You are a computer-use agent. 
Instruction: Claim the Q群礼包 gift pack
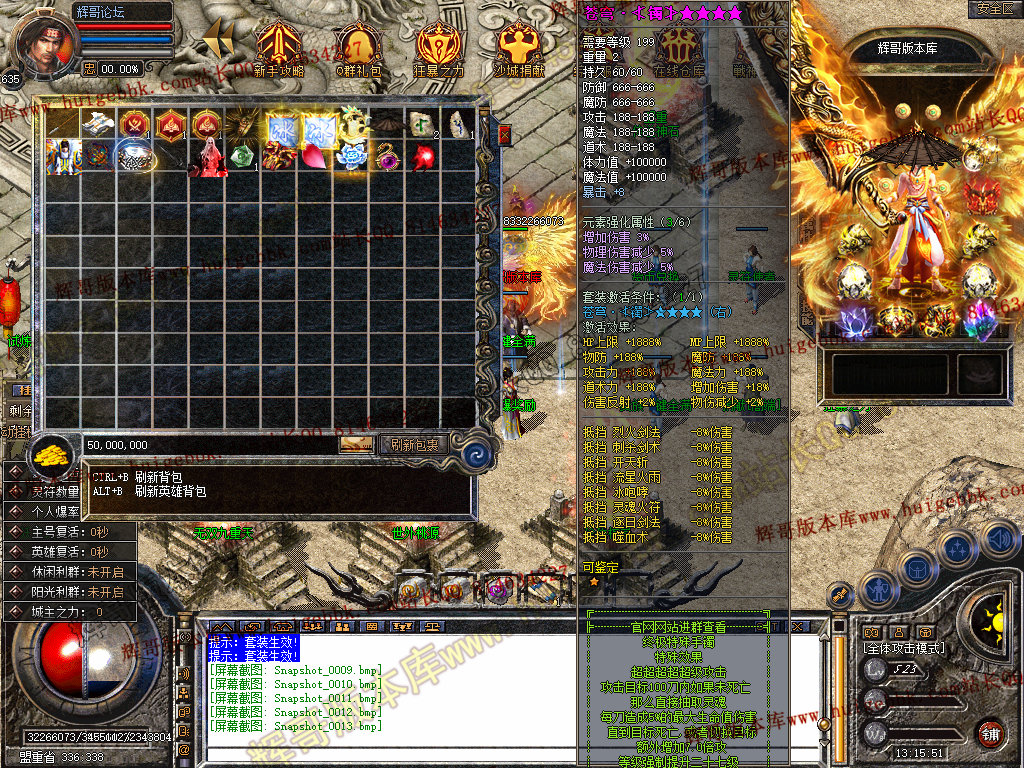tap(358, 48)
